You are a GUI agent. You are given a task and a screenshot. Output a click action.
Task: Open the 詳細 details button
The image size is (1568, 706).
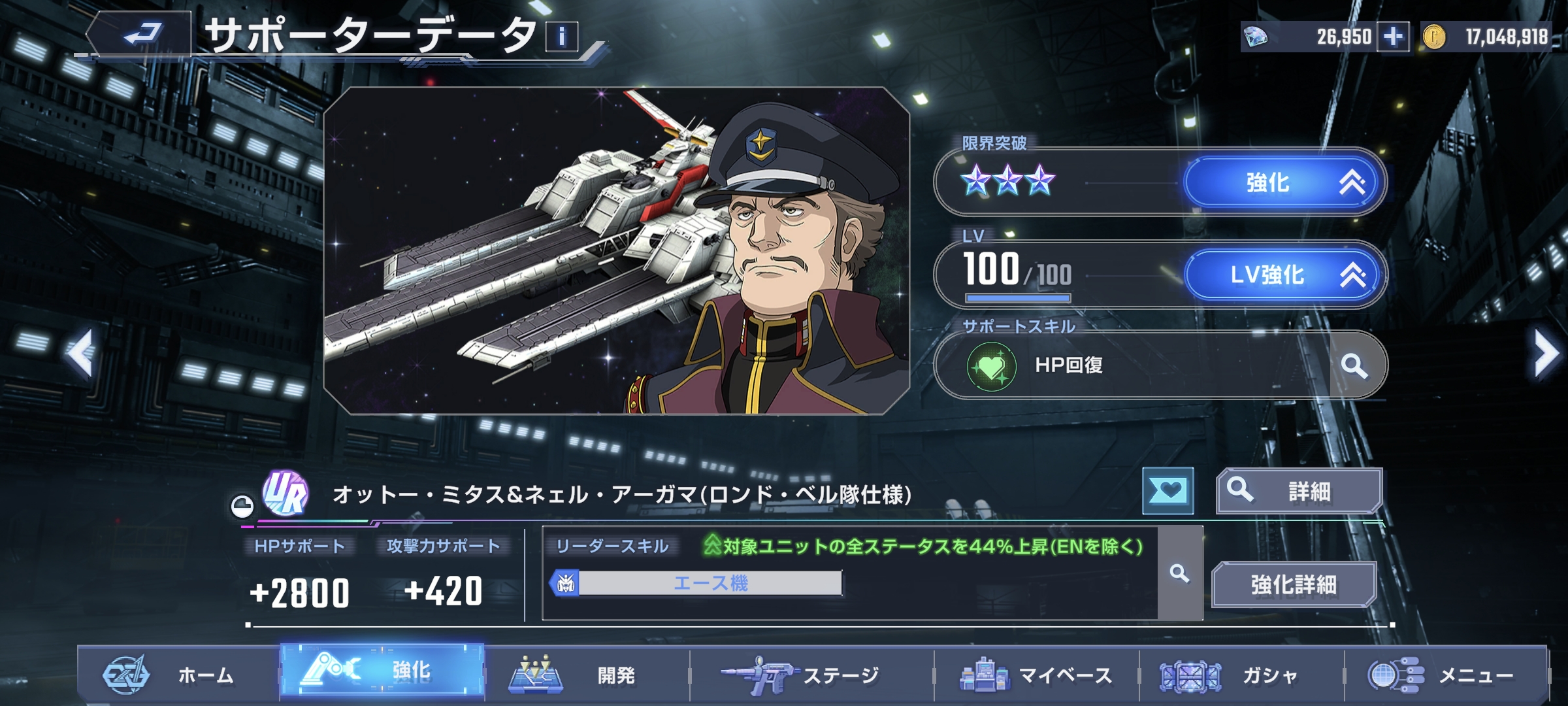pos(1298,491)
